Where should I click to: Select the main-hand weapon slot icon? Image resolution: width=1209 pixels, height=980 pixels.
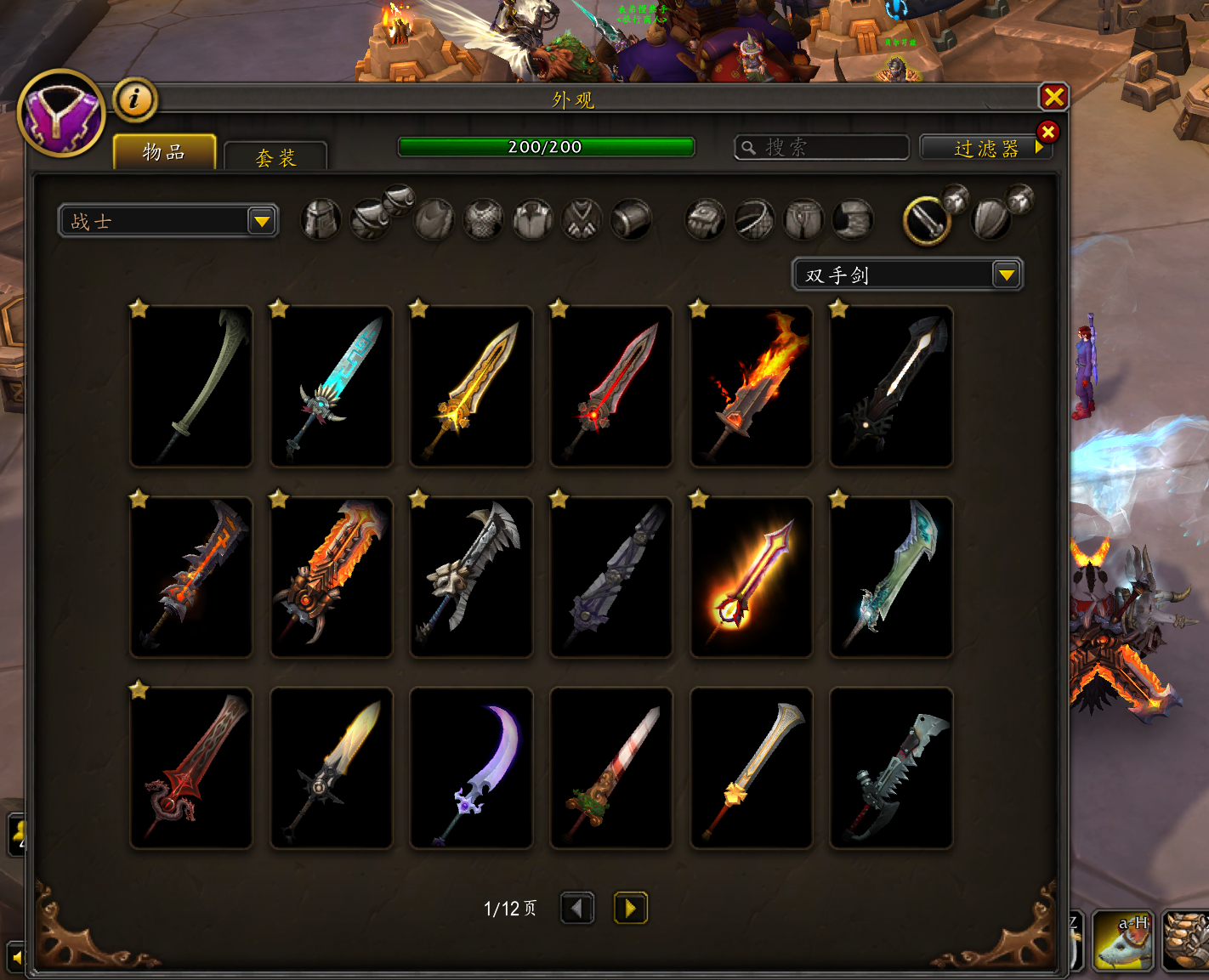pyautogui.click(x=927, y=220)
